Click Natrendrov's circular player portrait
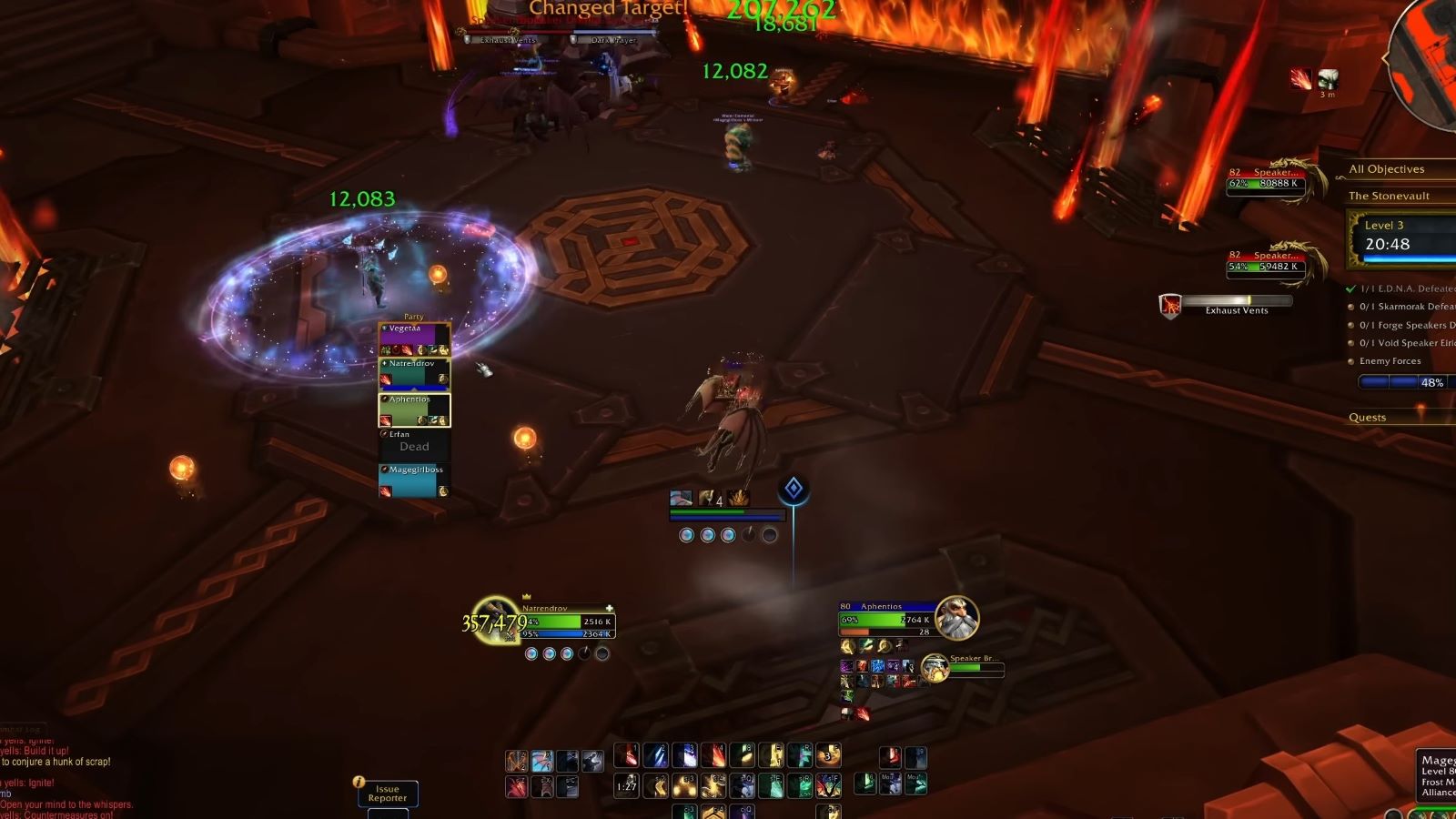This screenshot has height=819, width=1456. 496,623
